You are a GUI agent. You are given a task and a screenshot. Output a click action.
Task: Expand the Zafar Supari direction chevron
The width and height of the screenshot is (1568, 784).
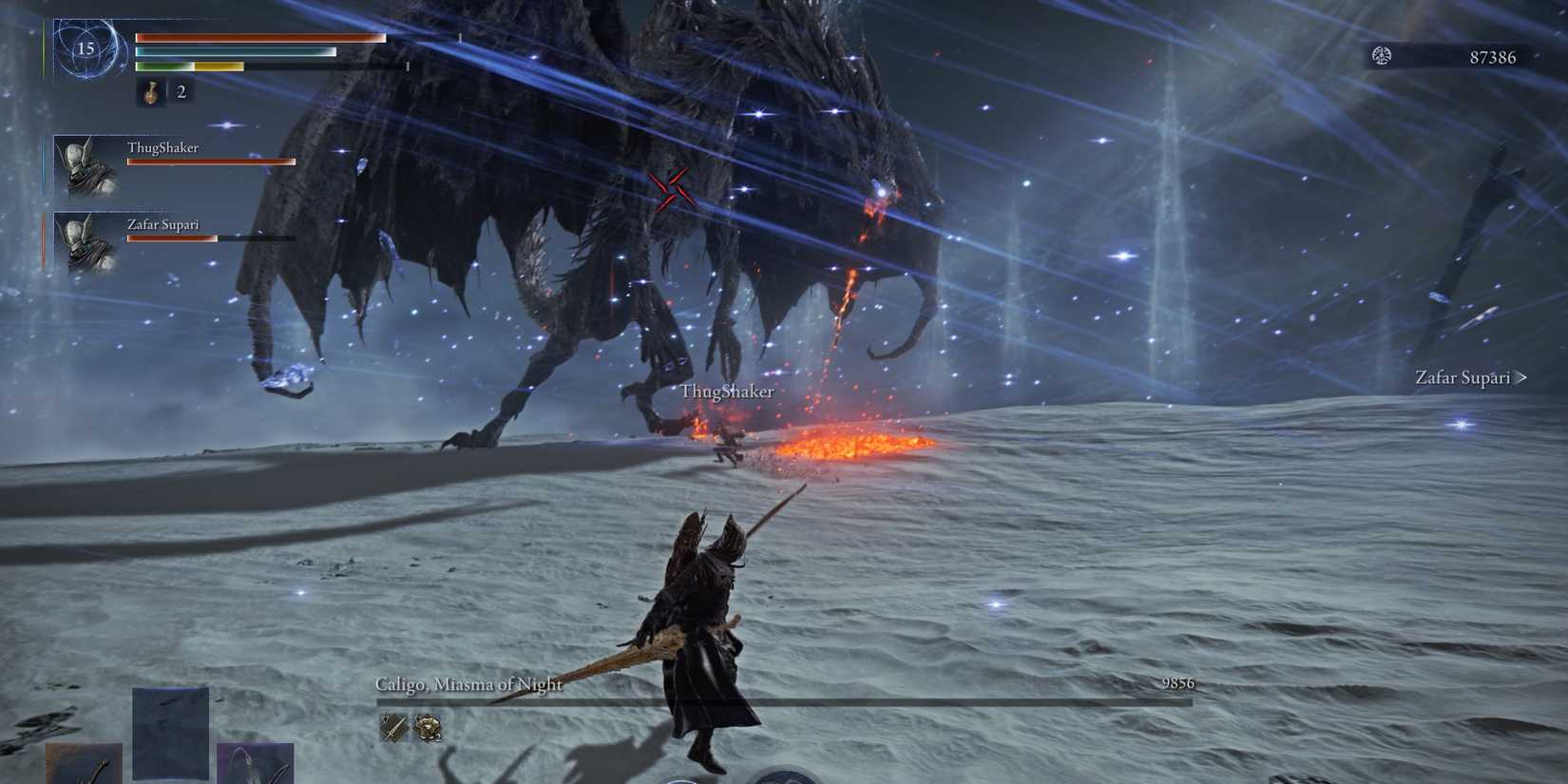click(x=1523, y=377)
